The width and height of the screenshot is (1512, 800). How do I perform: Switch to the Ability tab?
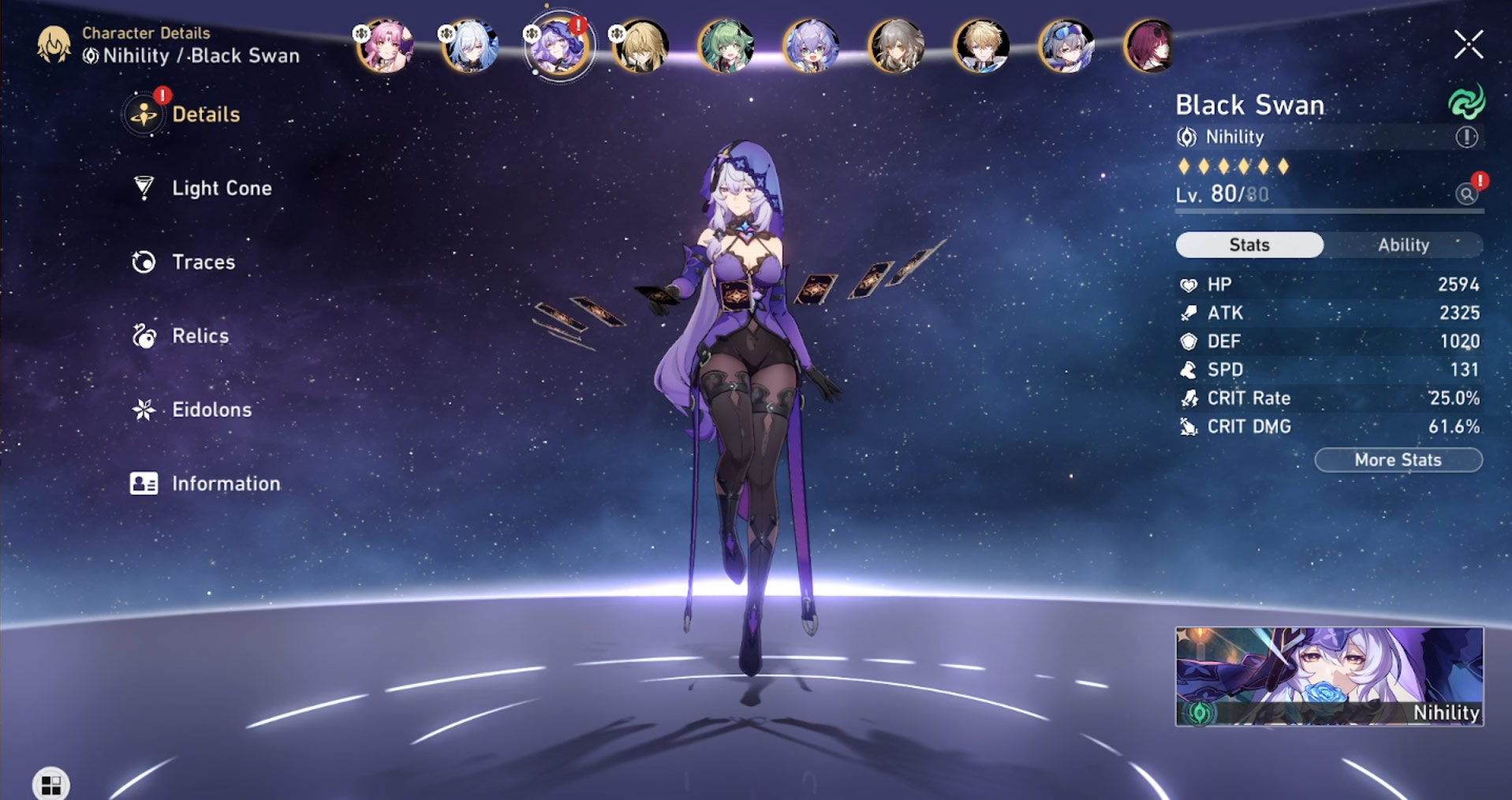coord(1403,245)
